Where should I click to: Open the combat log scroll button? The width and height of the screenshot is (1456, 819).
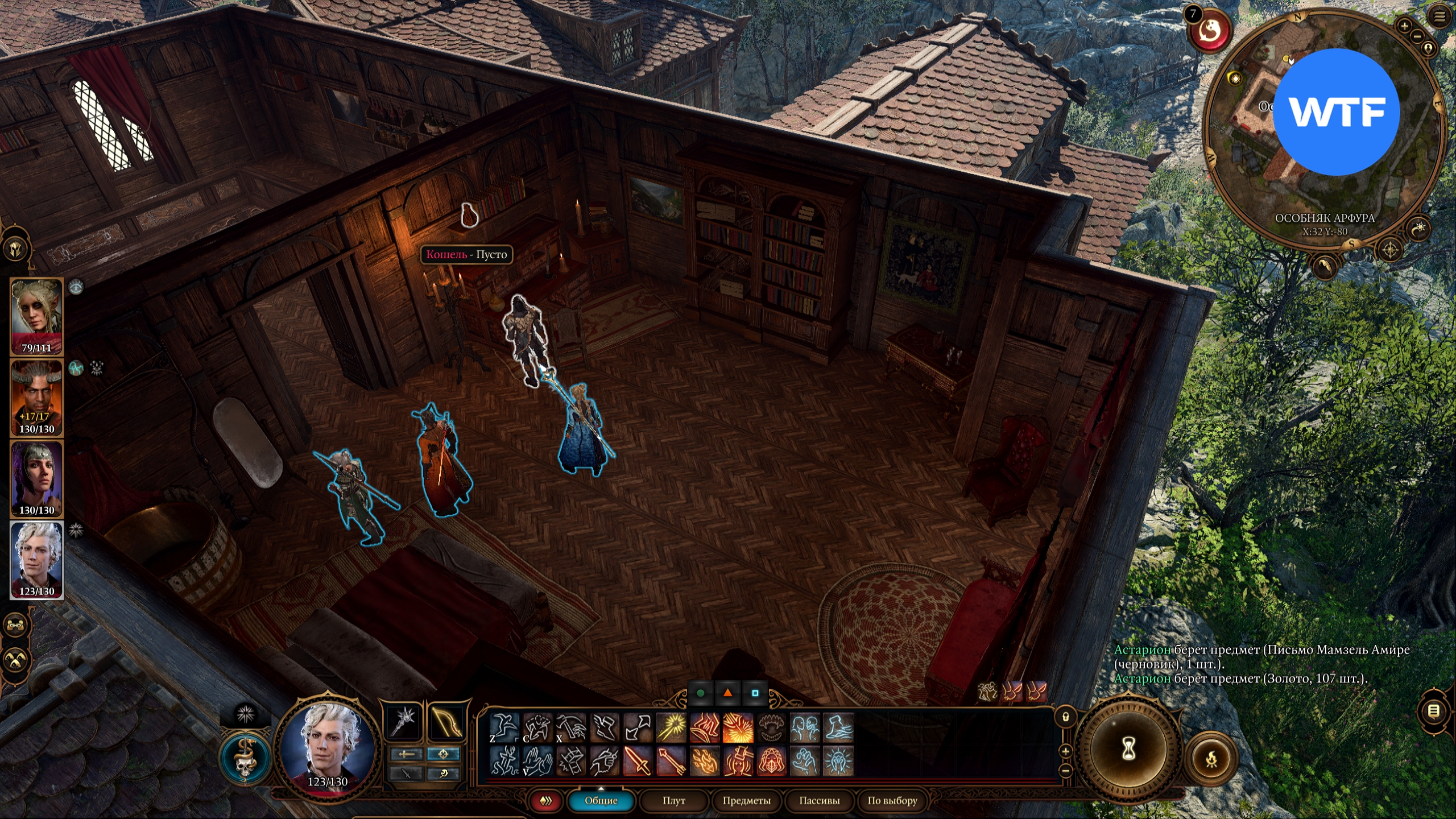coord(1433,710)
